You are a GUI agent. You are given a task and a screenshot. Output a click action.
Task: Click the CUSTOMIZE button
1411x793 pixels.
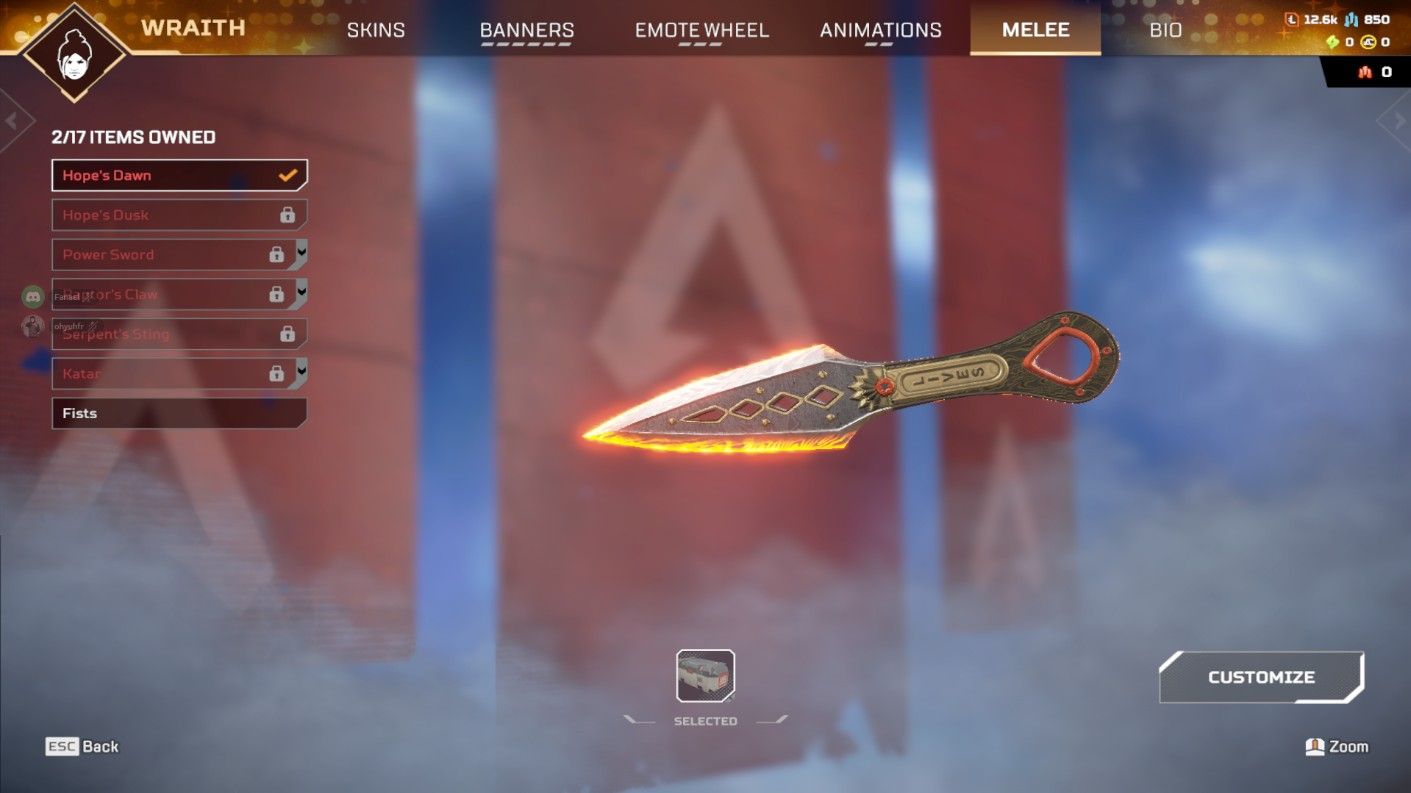click(1261, 676)
